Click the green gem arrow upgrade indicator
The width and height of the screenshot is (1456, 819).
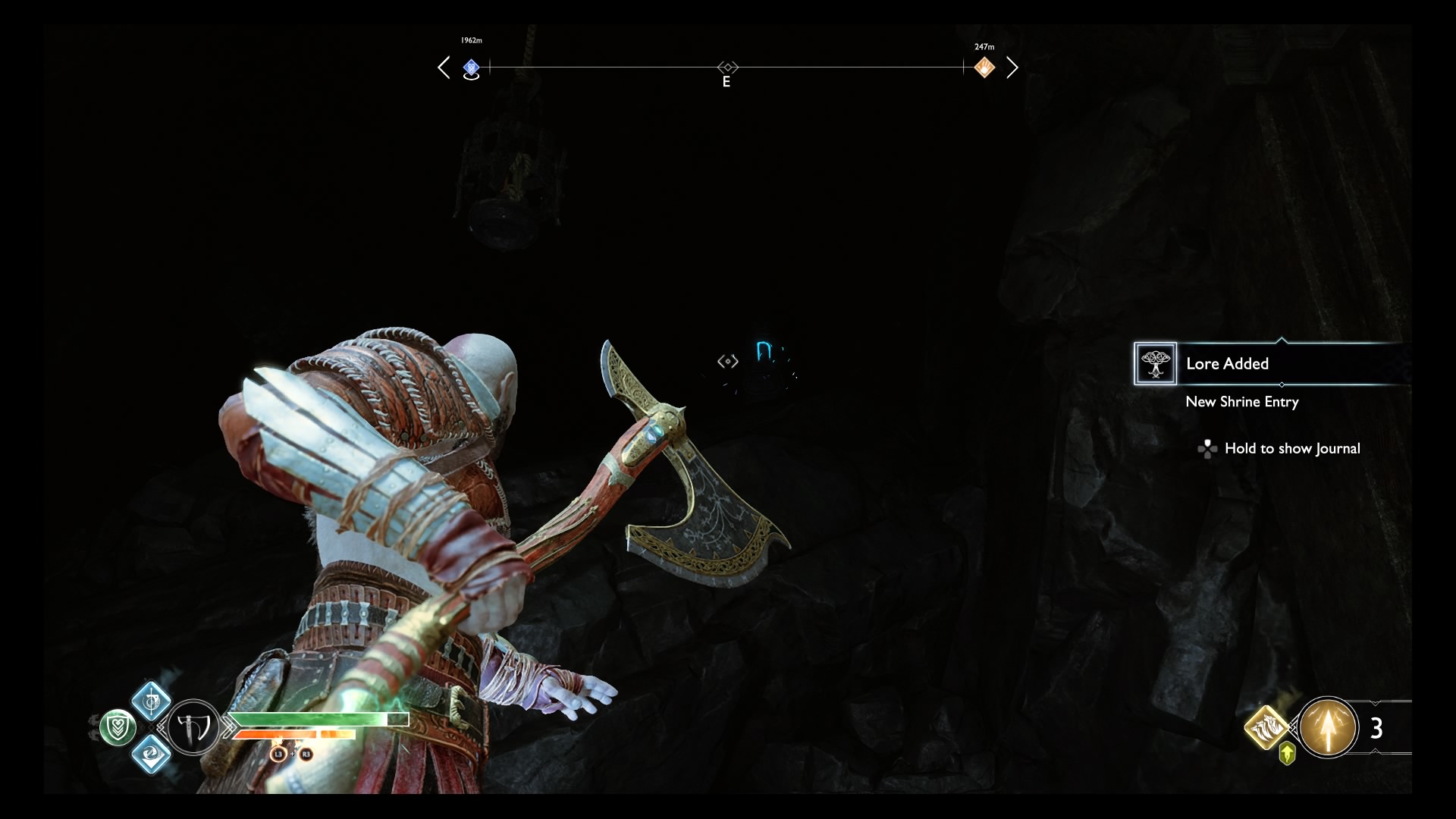(1287, 754)
